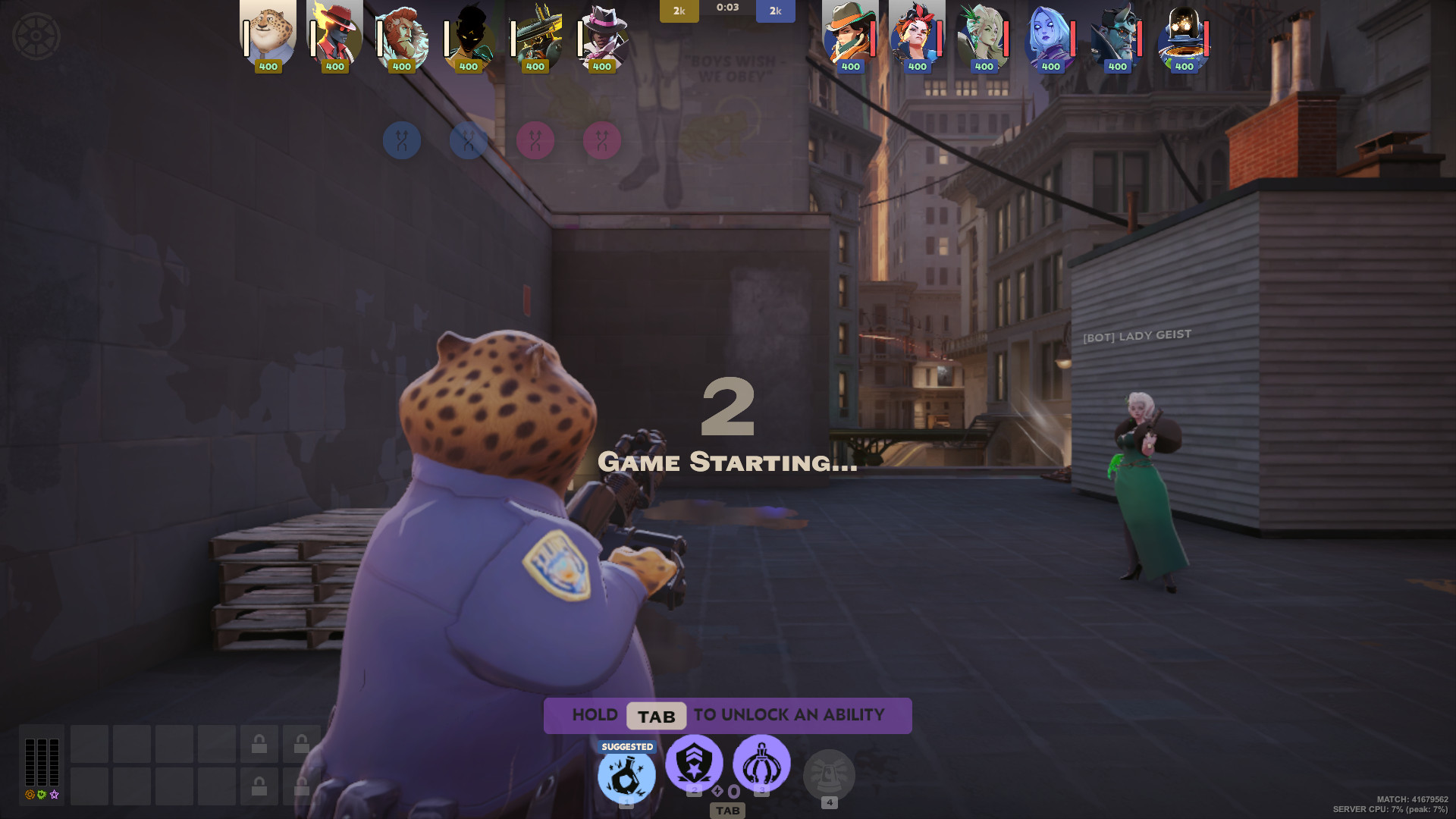Click the orange spirit stat icon bottom-left

pyautogui.click(x=30, y=794)
